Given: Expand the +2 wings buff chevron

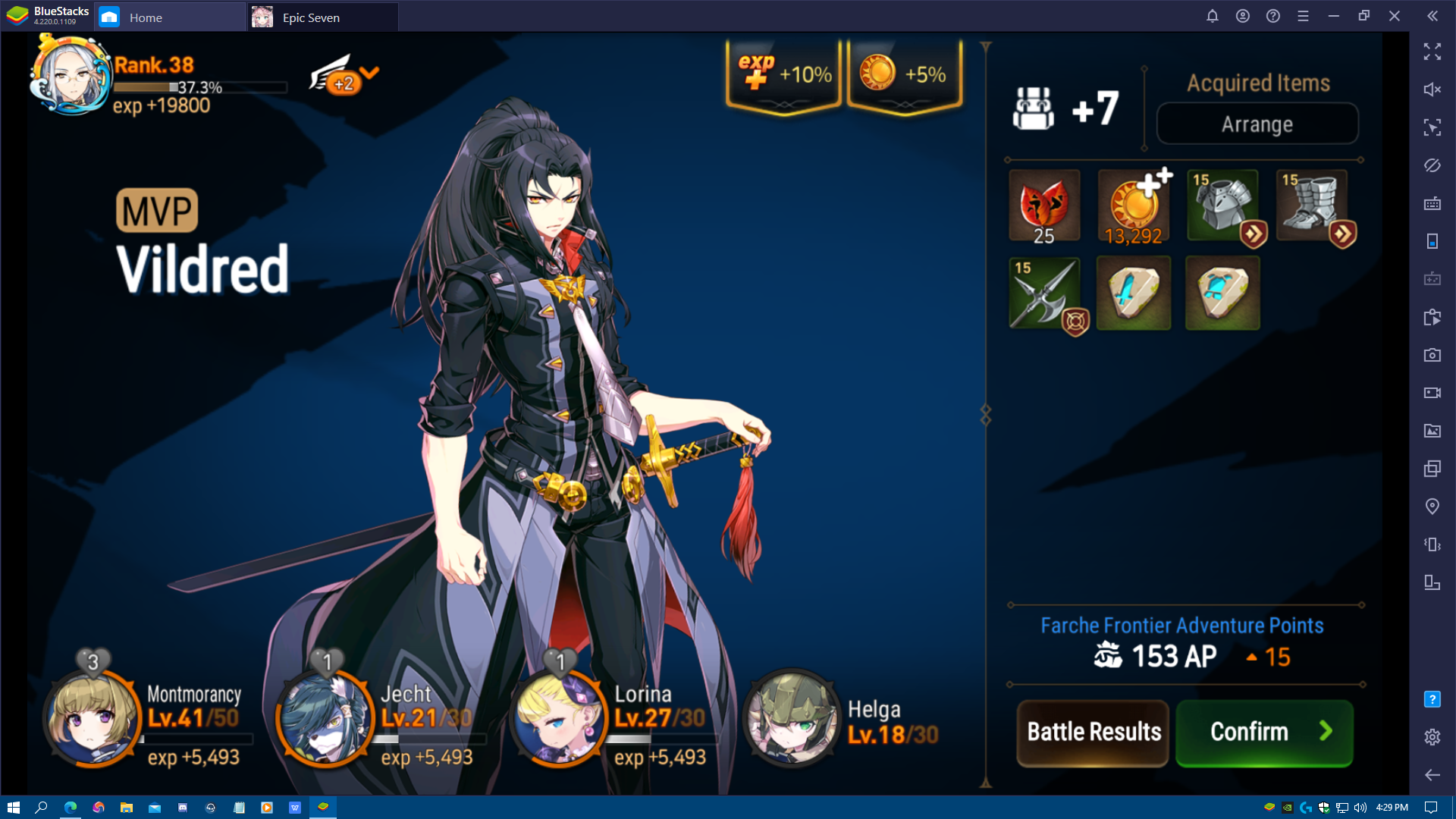Looking at the screenshot, I should (x=369, y=73).
